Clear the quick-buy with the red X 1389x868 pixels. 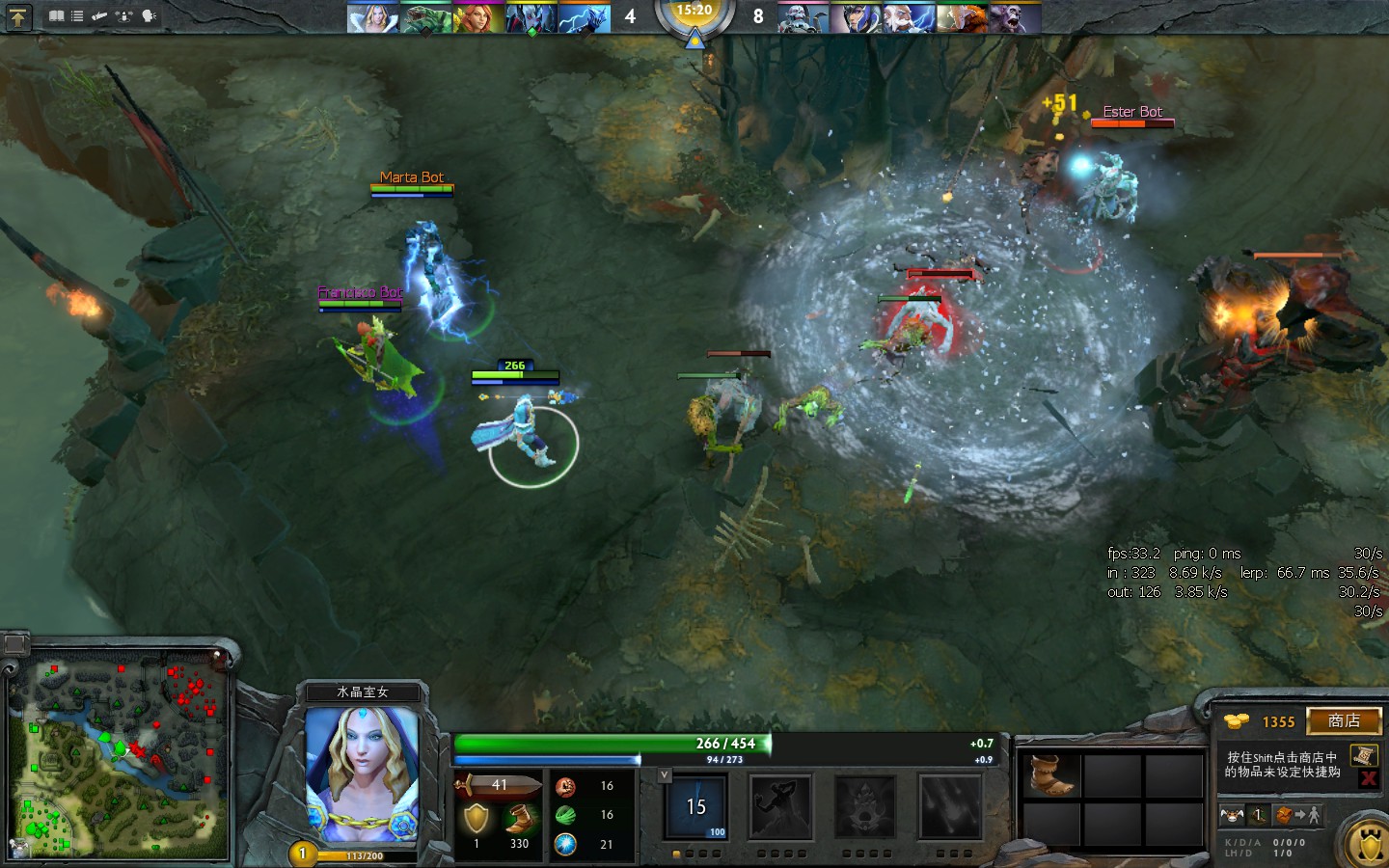(x=1368, y=778)
